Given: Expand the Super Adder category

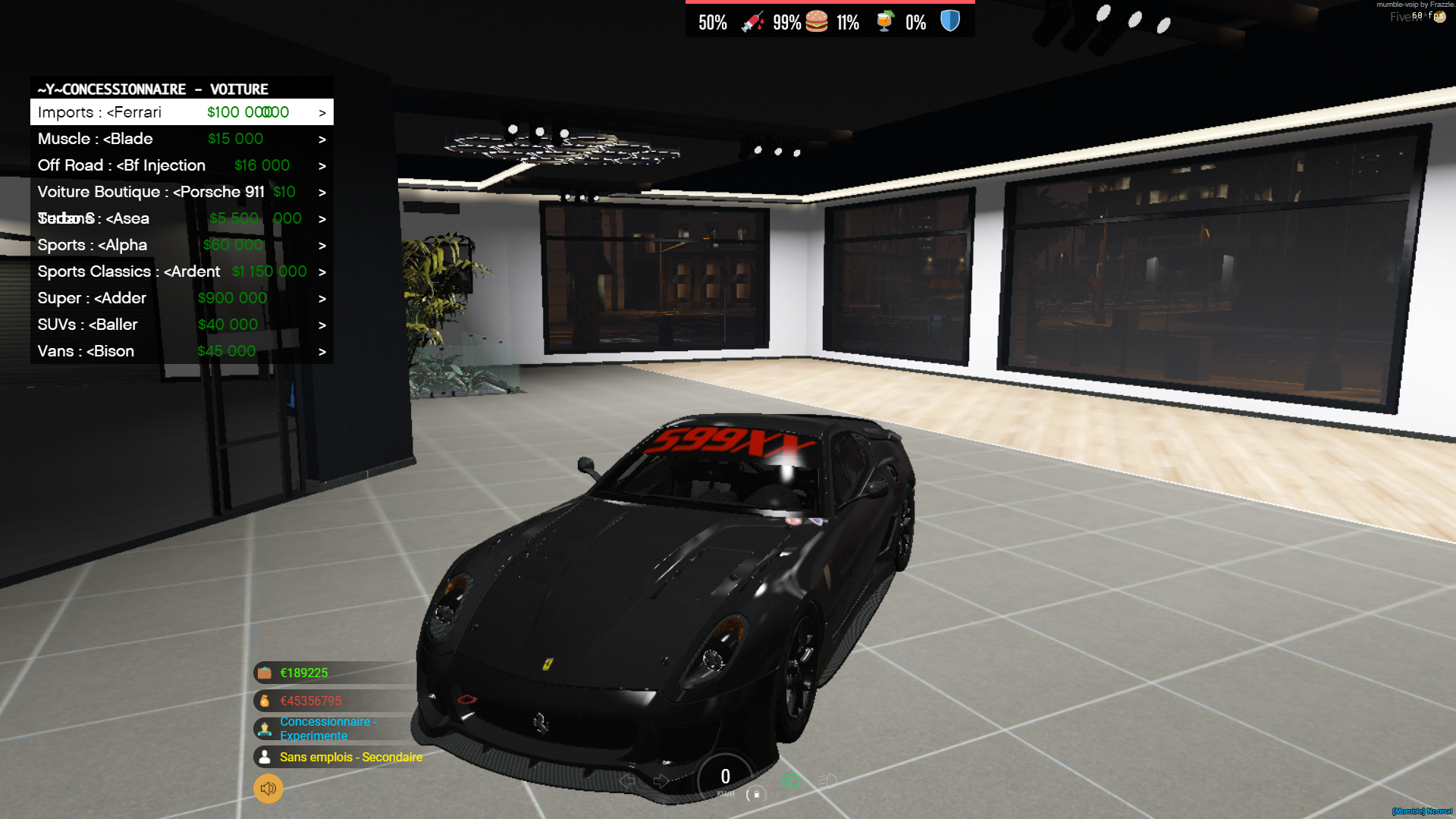Looking at the screenshot, I should pyautogui.click(x=322, y=297).
